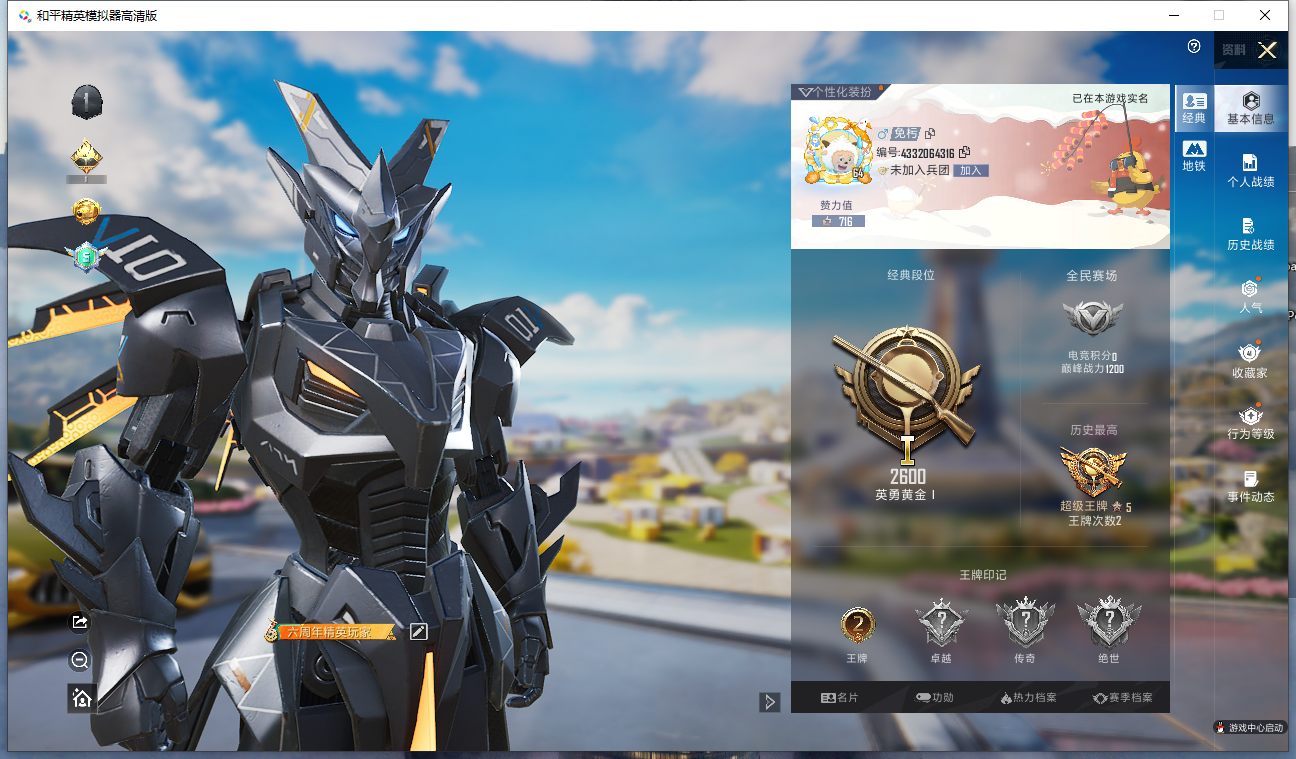Close the profile screen with the X
This screenshot has width=1296, height=759.
pyautogui.click(x=1267, y=51)
